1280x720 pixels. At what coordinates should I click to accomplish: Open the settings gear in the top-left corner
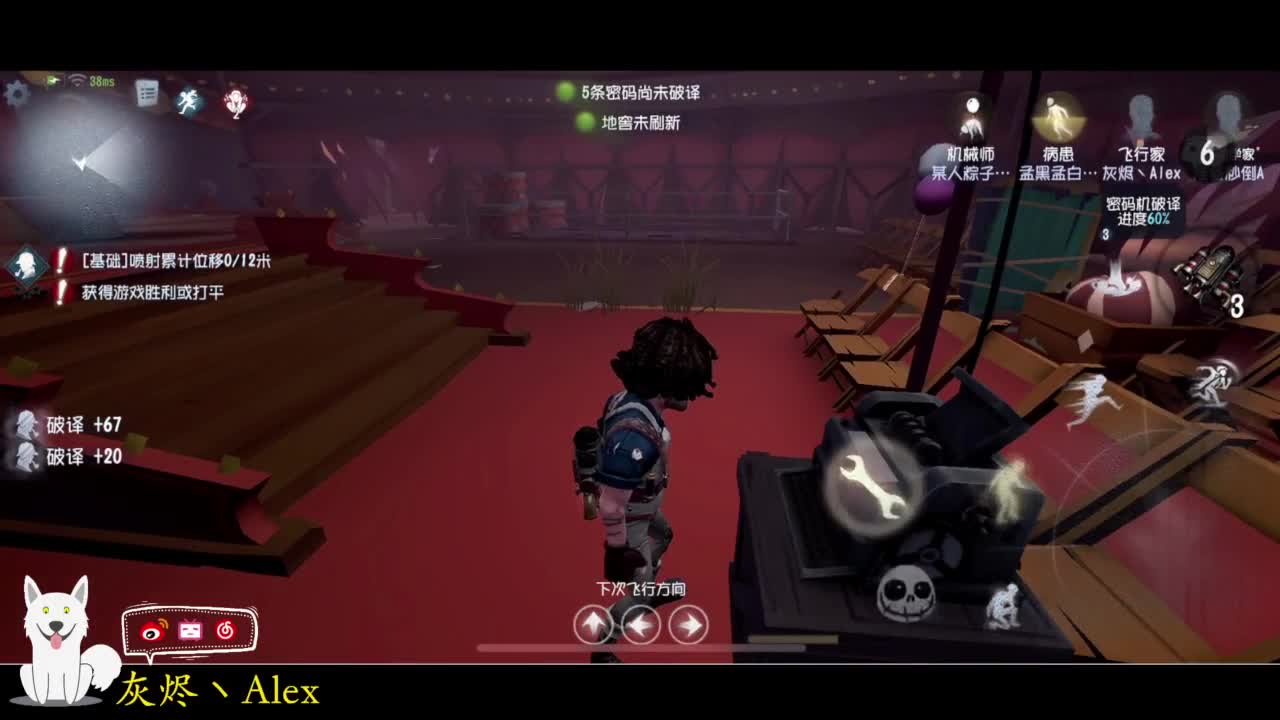pos(17,91)
